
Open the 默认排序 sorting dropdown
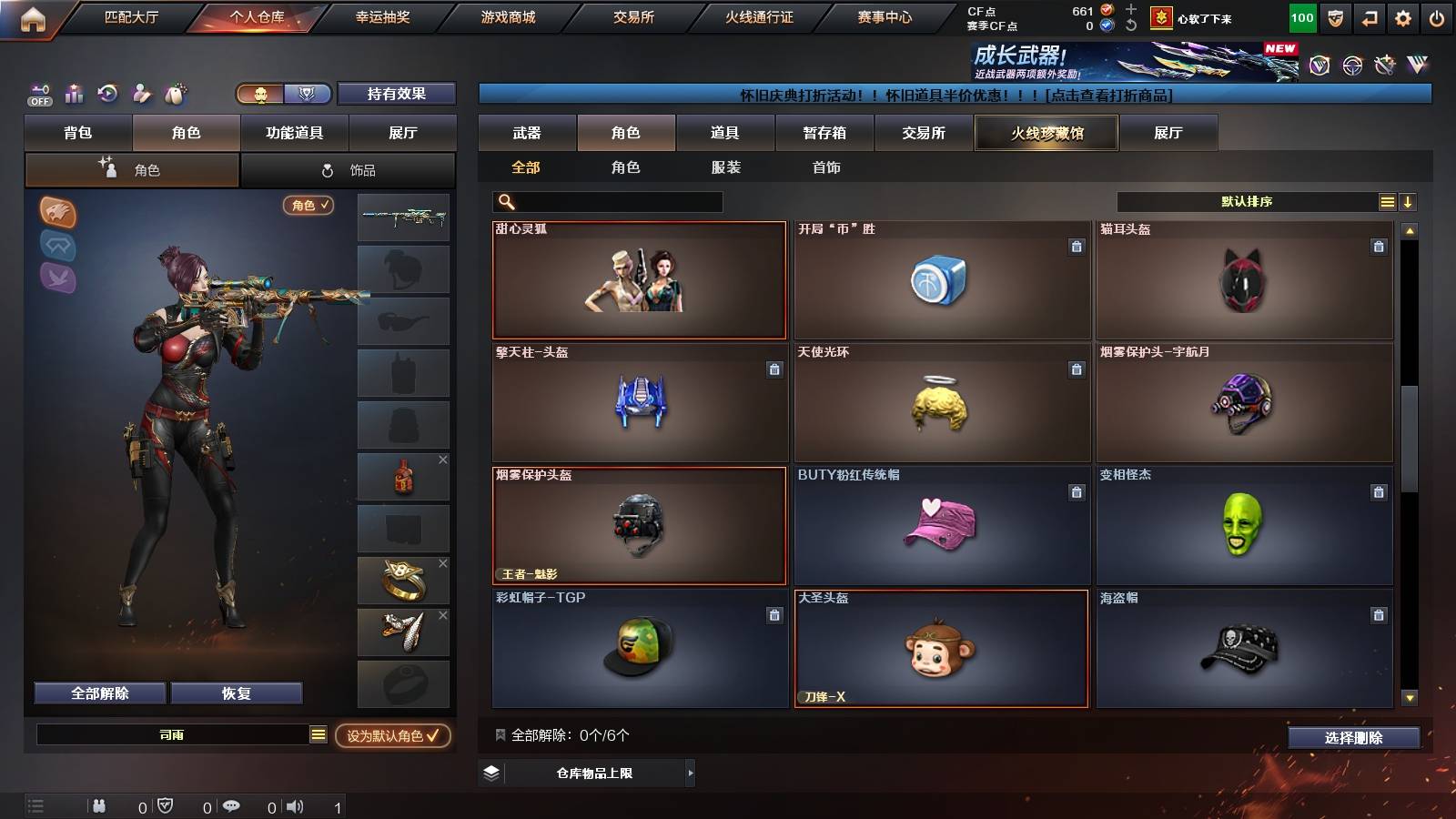1247,200
